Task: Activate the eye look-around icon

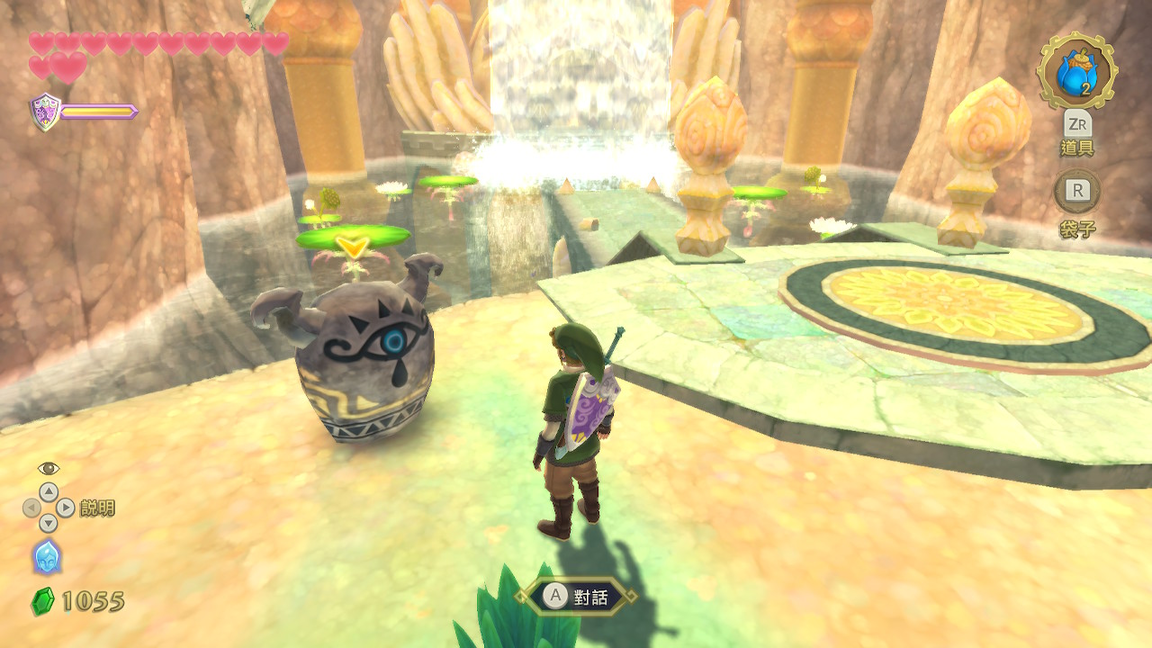Action: pos(48,468)
